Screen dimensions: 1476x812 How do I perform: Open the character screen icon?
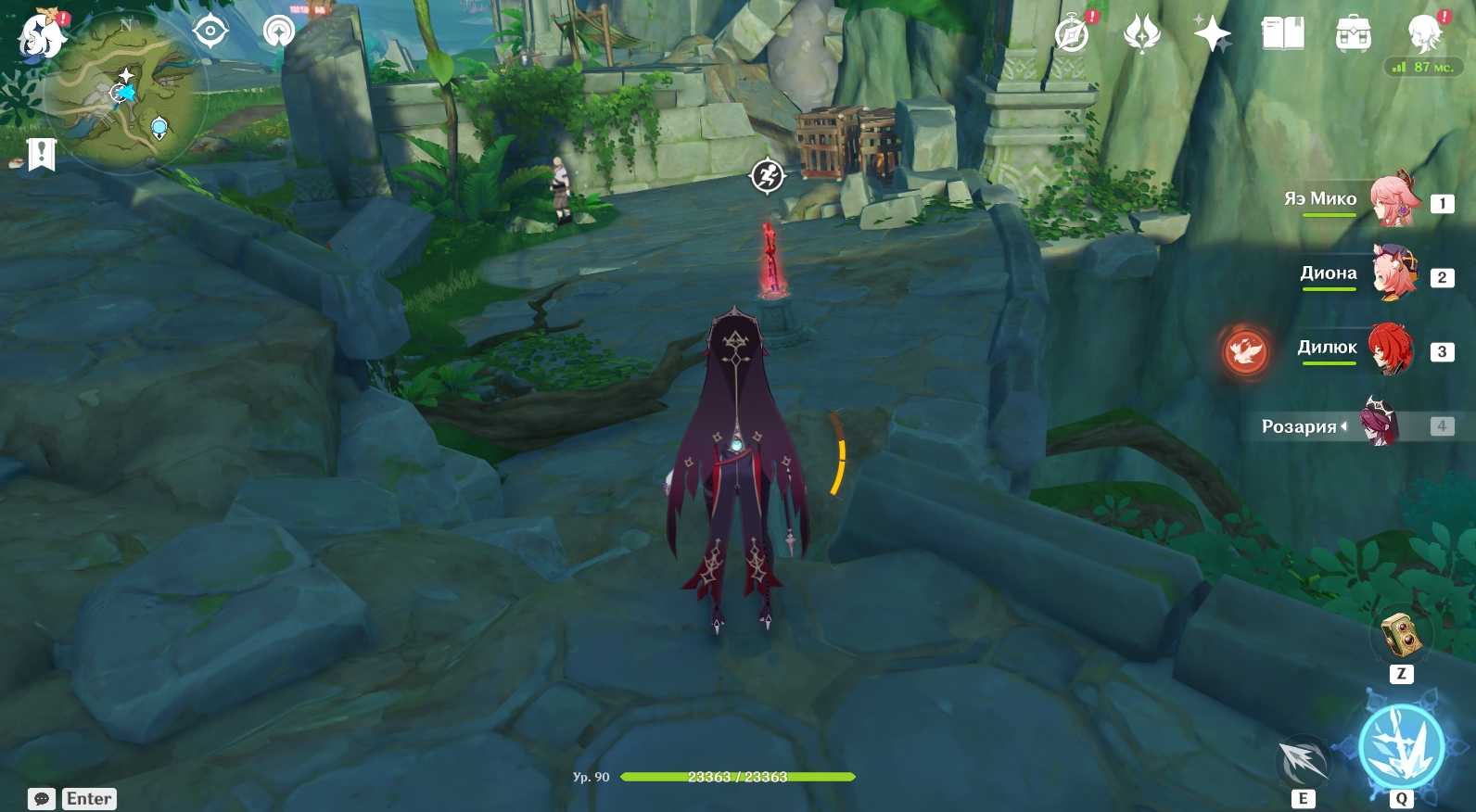[x=1423, y=34]
